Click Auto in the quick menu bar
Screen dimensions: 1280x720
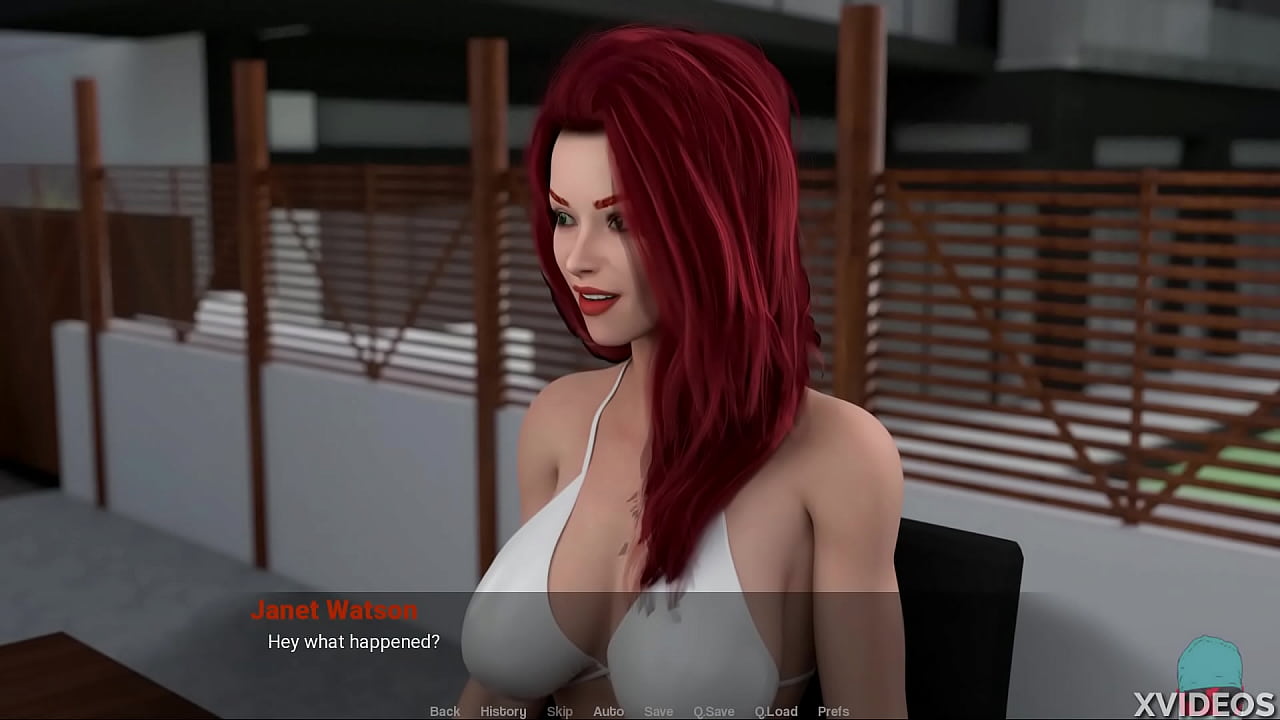tap(608, 711)
